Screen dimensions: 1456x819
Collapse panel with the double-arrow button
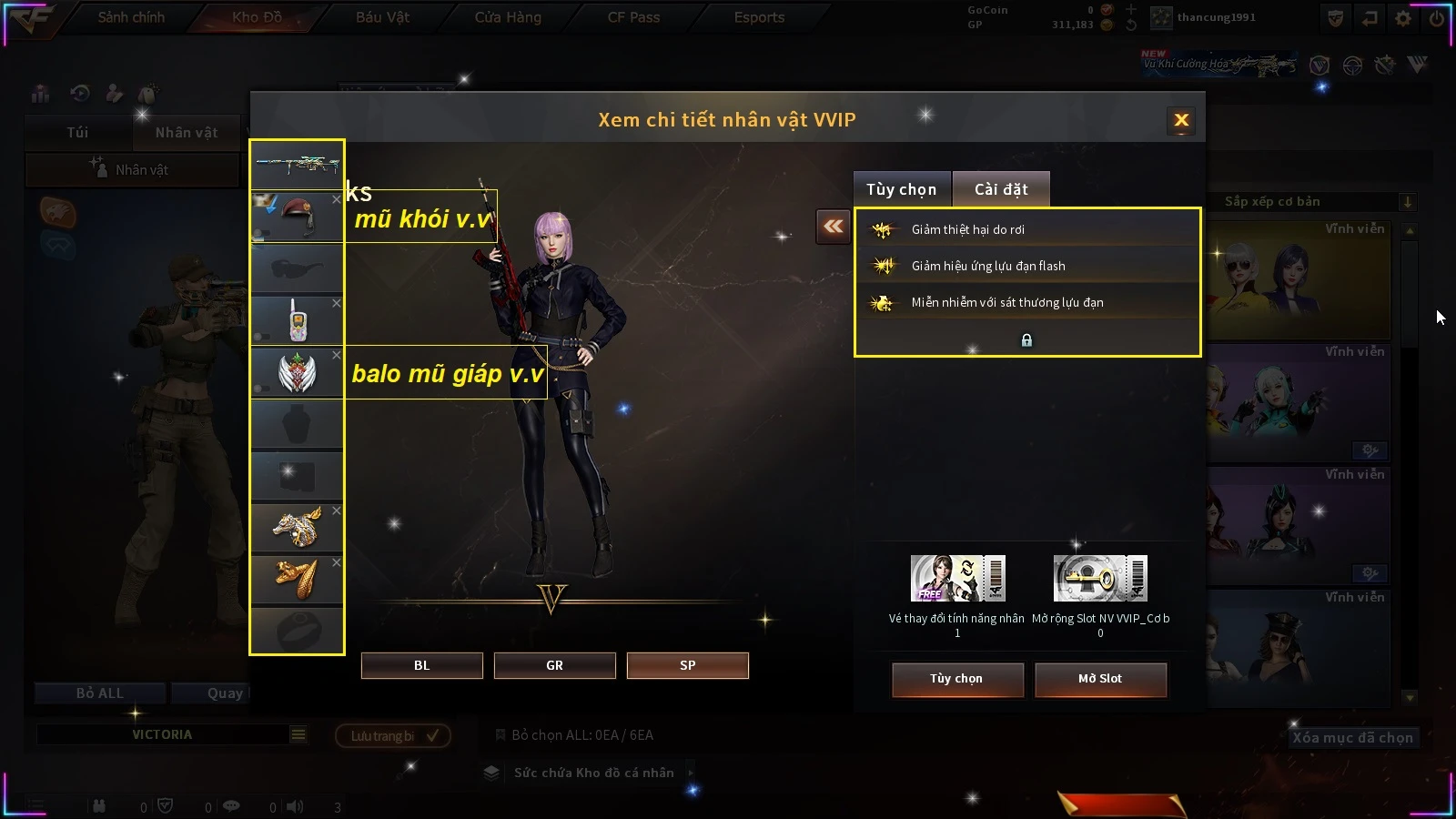click(x=833, y=227)
